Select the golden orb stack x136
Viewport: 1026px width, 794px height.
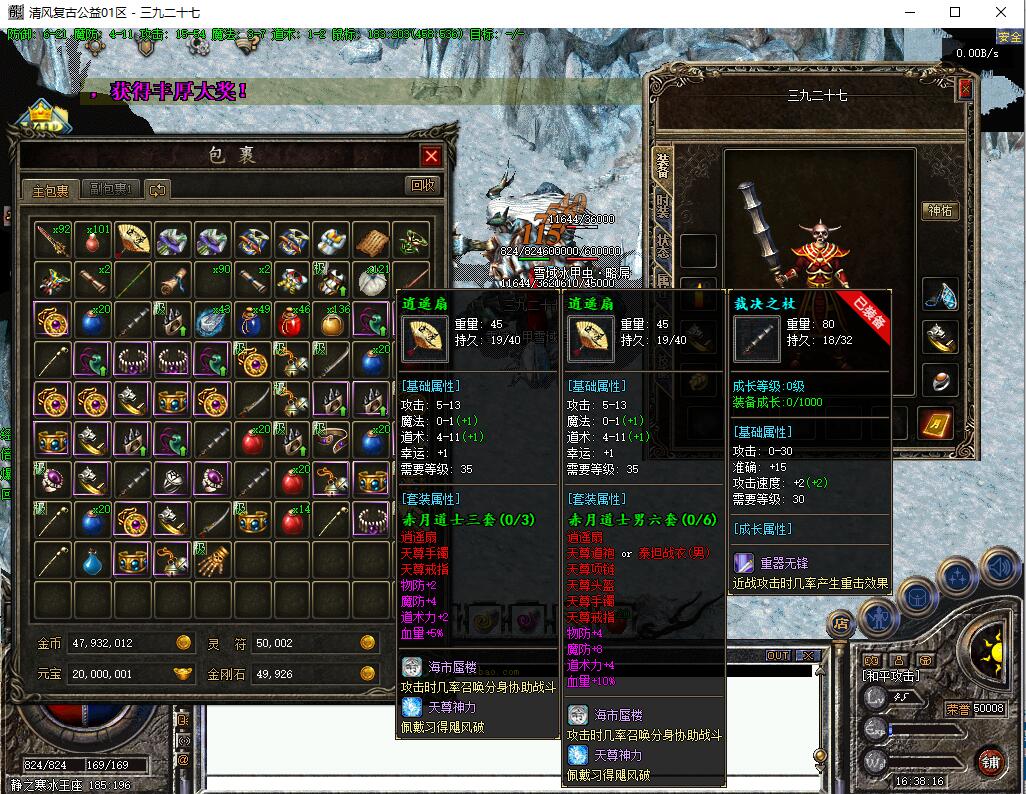click(331, 321)
